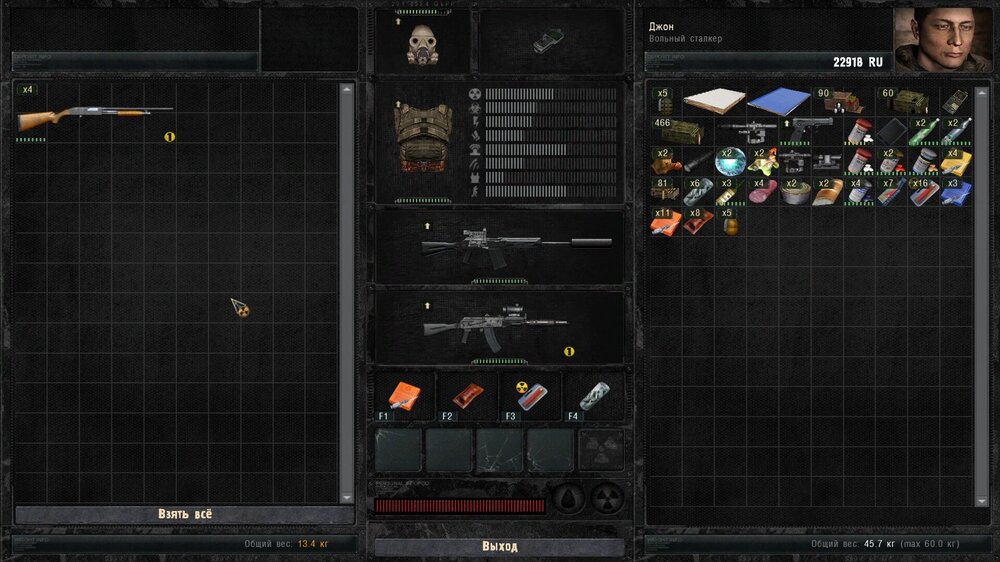Select the equipped gas mask slot
Viewport: 1000px width, 562px height.
422,43
